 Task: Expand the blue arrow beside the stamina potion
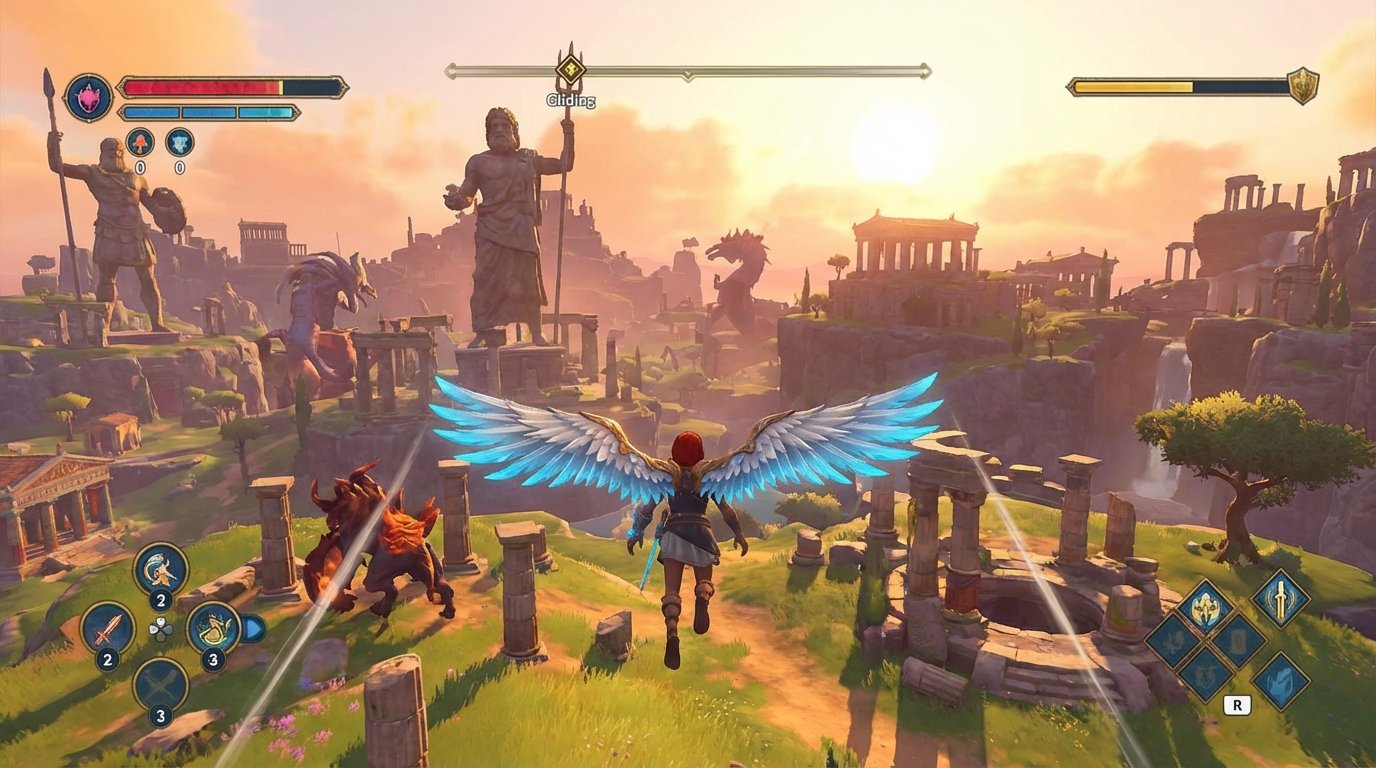[254, 627]
